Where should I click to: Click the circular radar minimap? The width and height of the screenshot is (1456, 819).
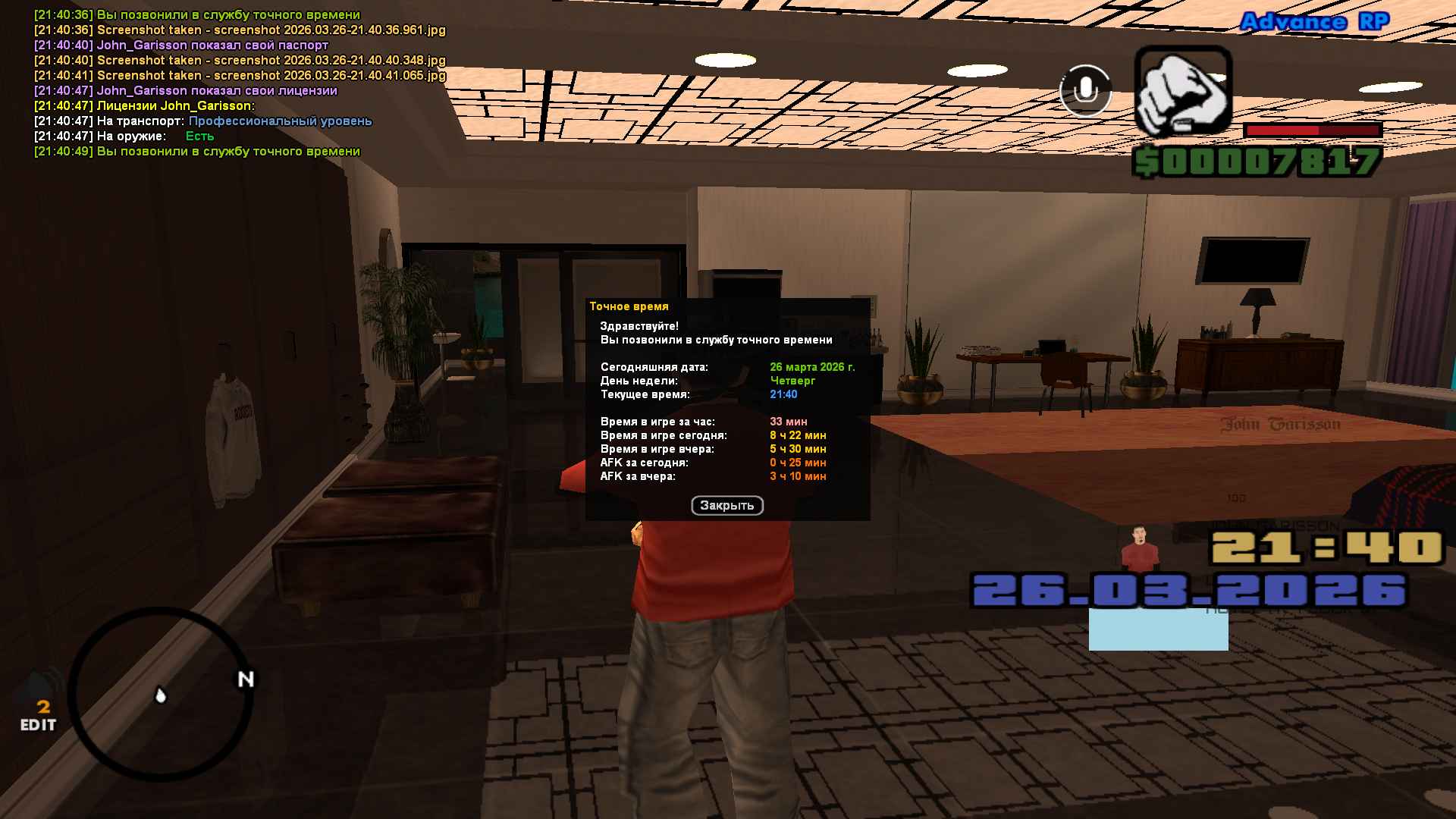click(160, 694)
